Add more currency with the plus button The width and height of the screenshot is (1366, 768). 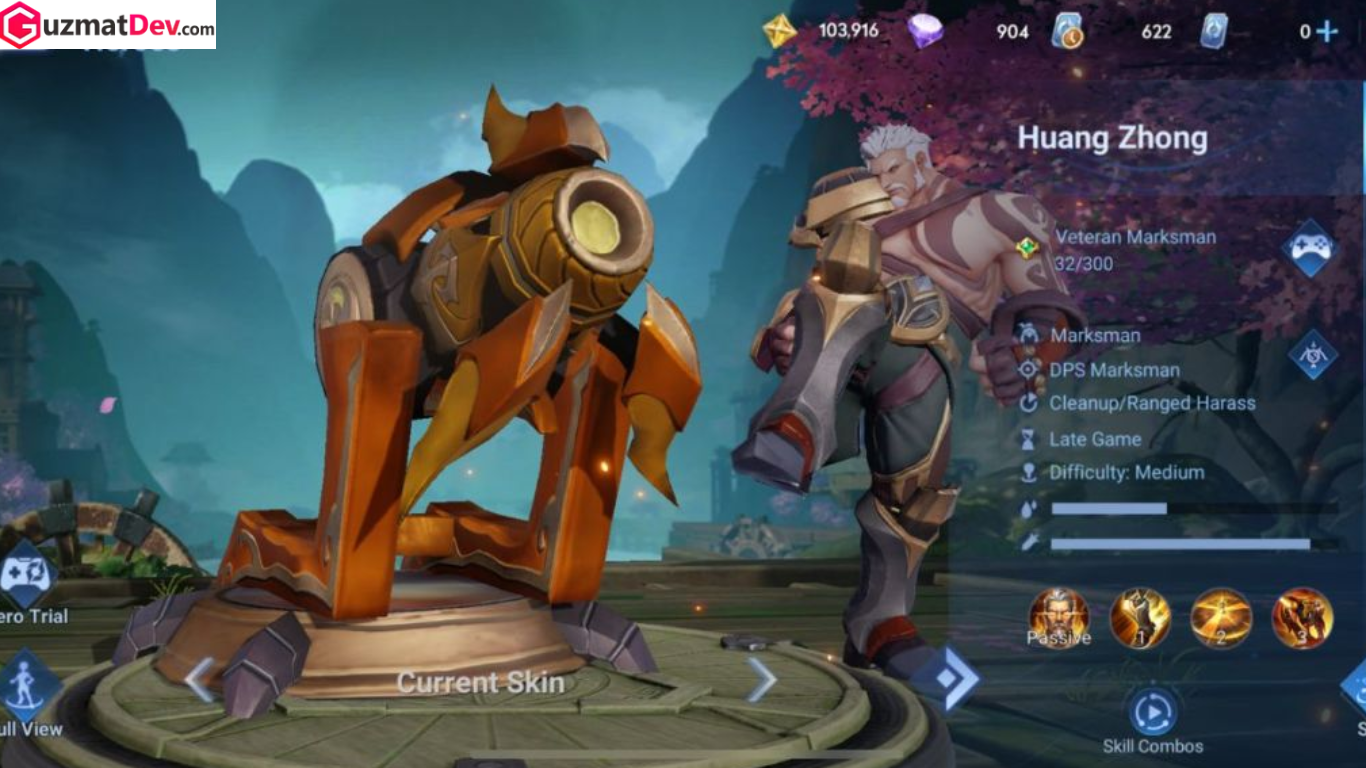pyautogui.click(x=1327, y=31)
